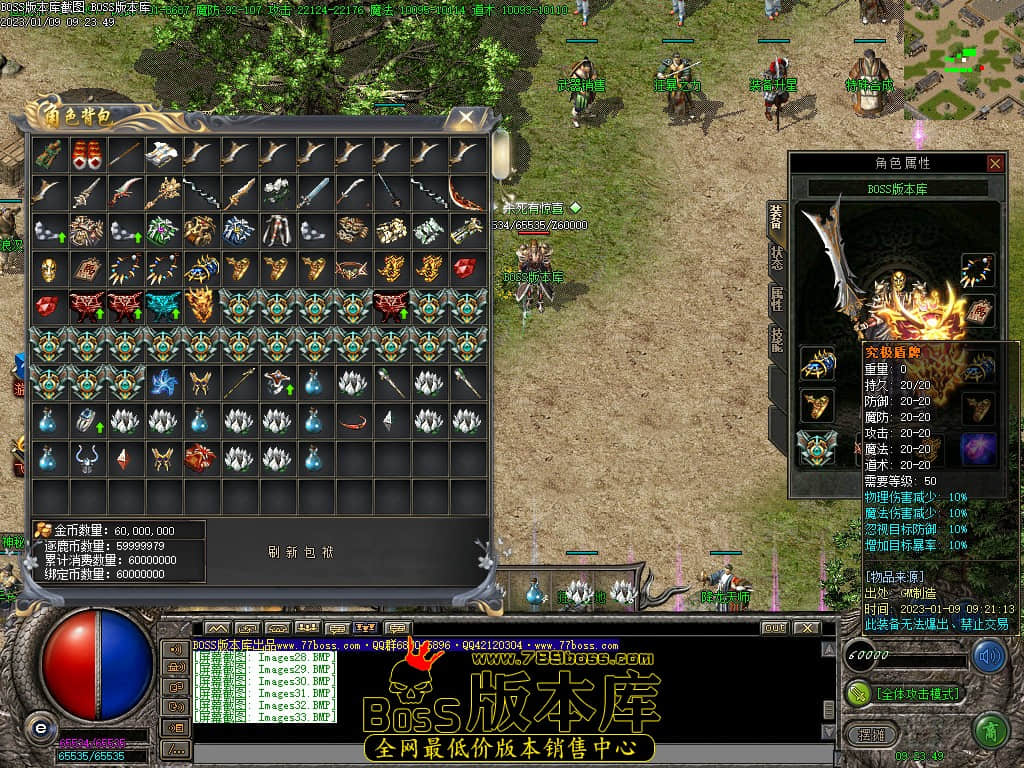This screenshot has height=768, width=1024.
Task: Select the red lanterns item slot
Action: tap(86, 154)
